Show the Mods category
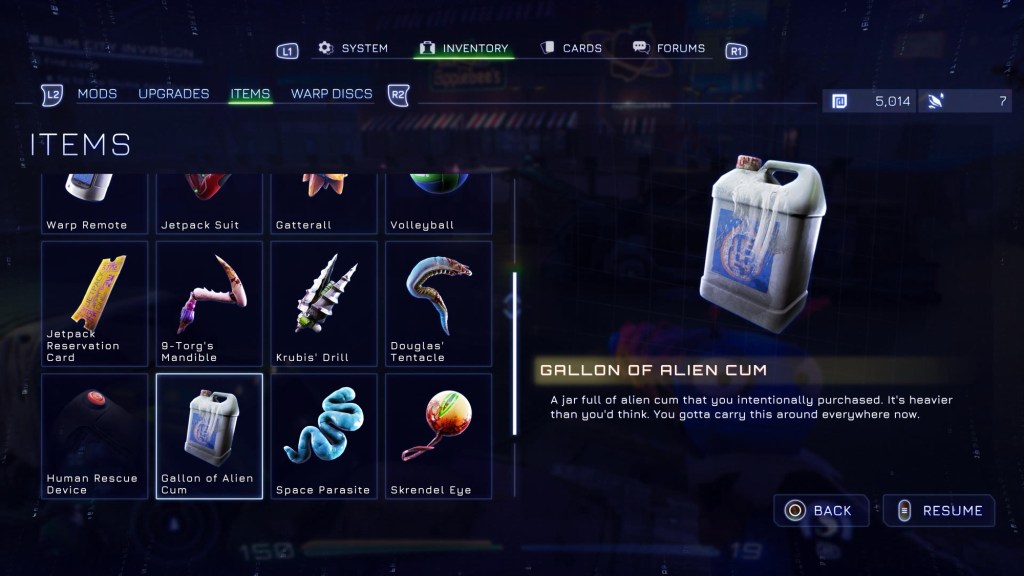Viewport: 1024px width, 576px height. [x=97, y=94]
